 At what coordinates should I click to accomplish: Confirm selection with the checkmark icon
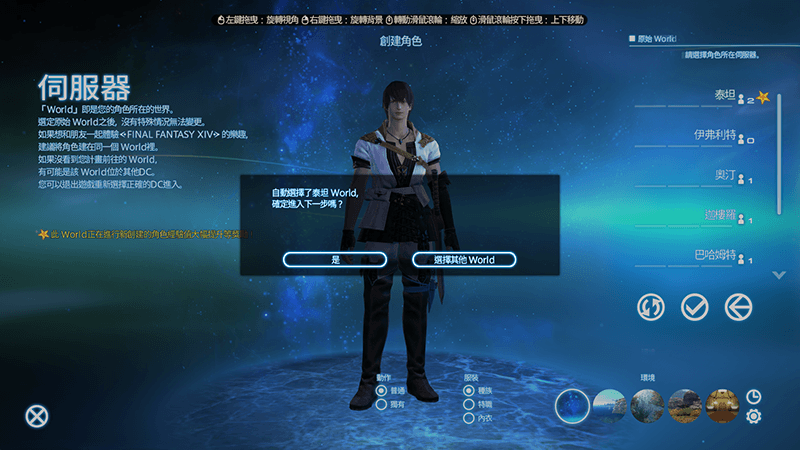pyautogui.click(x=694, y=307)
